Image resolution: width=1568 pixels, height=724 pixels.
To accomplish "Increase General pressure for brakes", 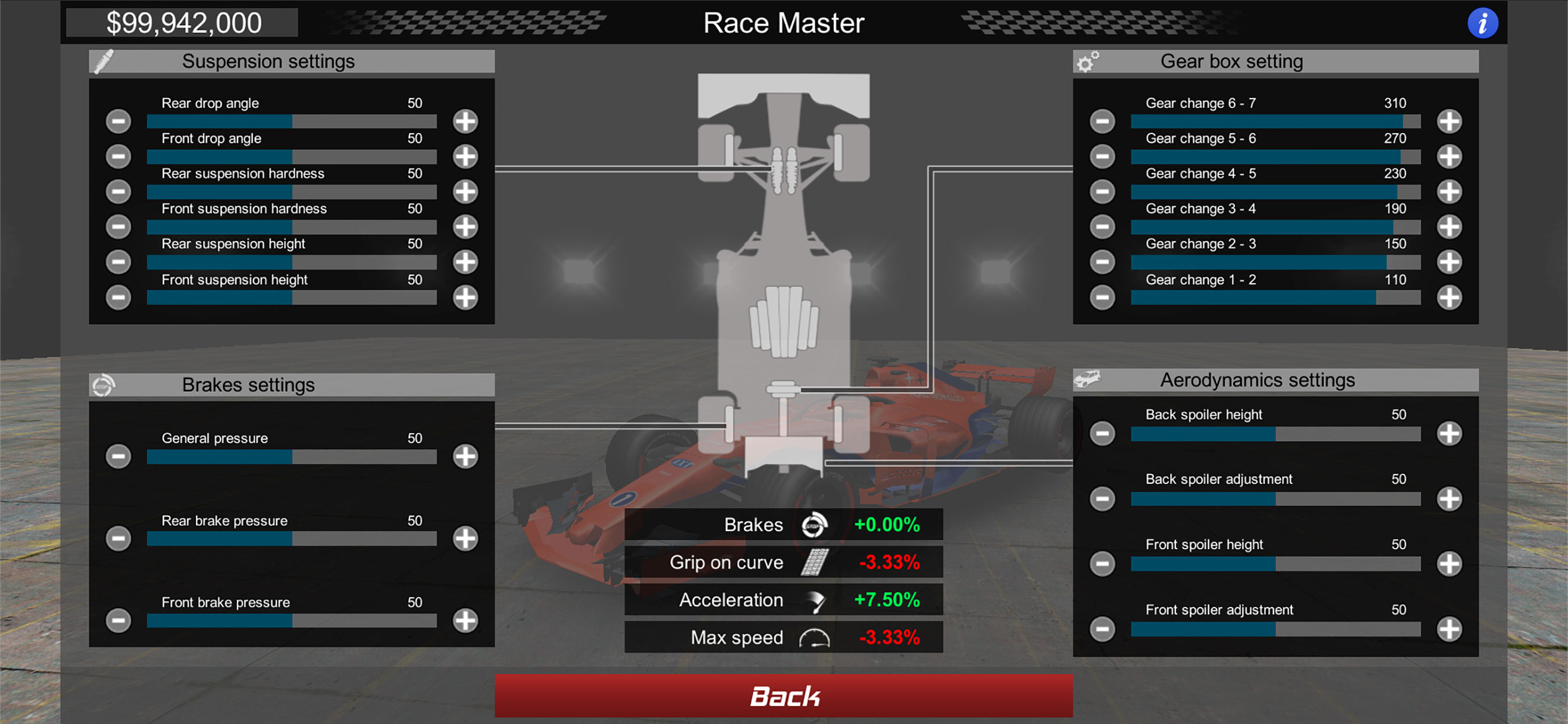I will pyautogui.click(x=465, y=456).
